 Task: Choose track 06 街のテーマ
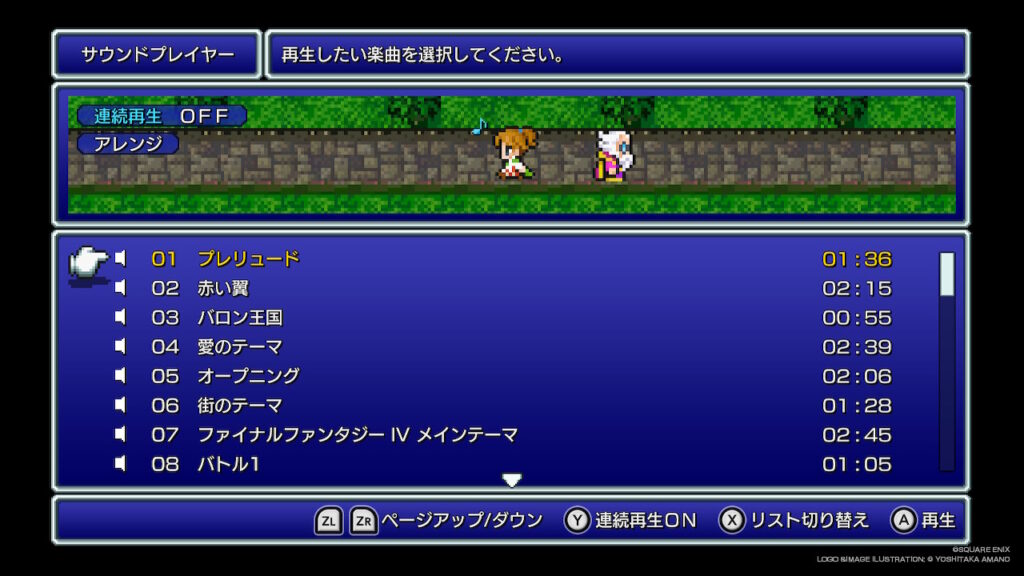[x=240, y=405]
